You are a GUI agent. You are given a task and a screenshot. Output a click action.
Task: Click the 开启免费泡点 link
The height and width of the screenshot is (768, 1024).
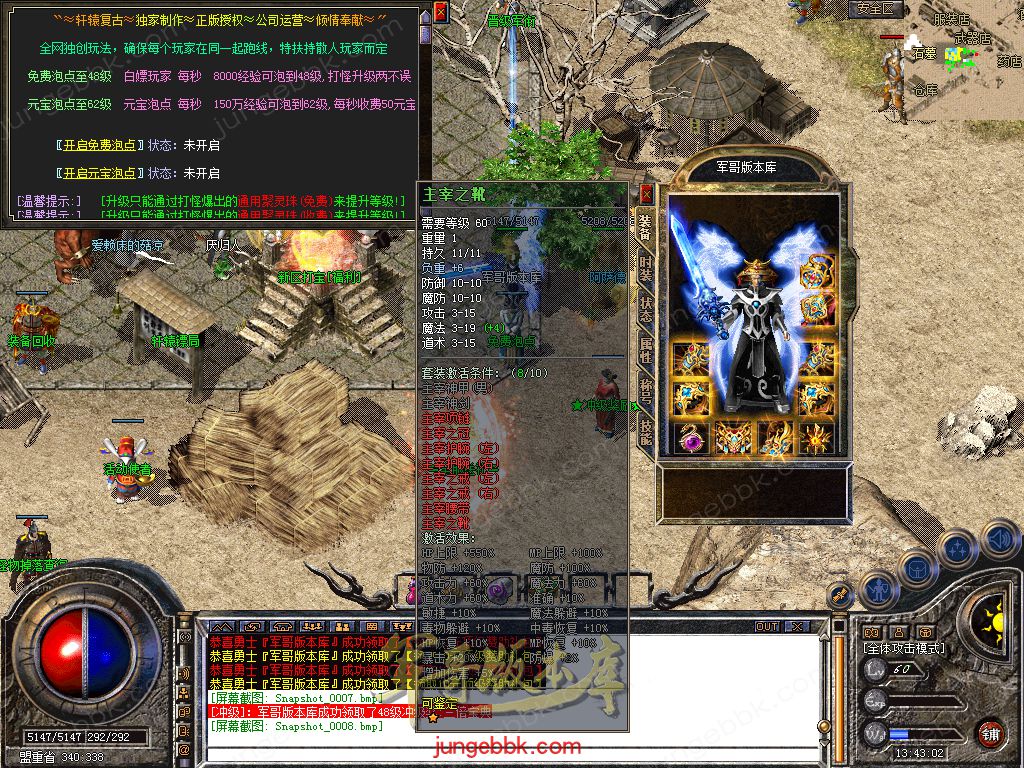[x=98, y=145]
